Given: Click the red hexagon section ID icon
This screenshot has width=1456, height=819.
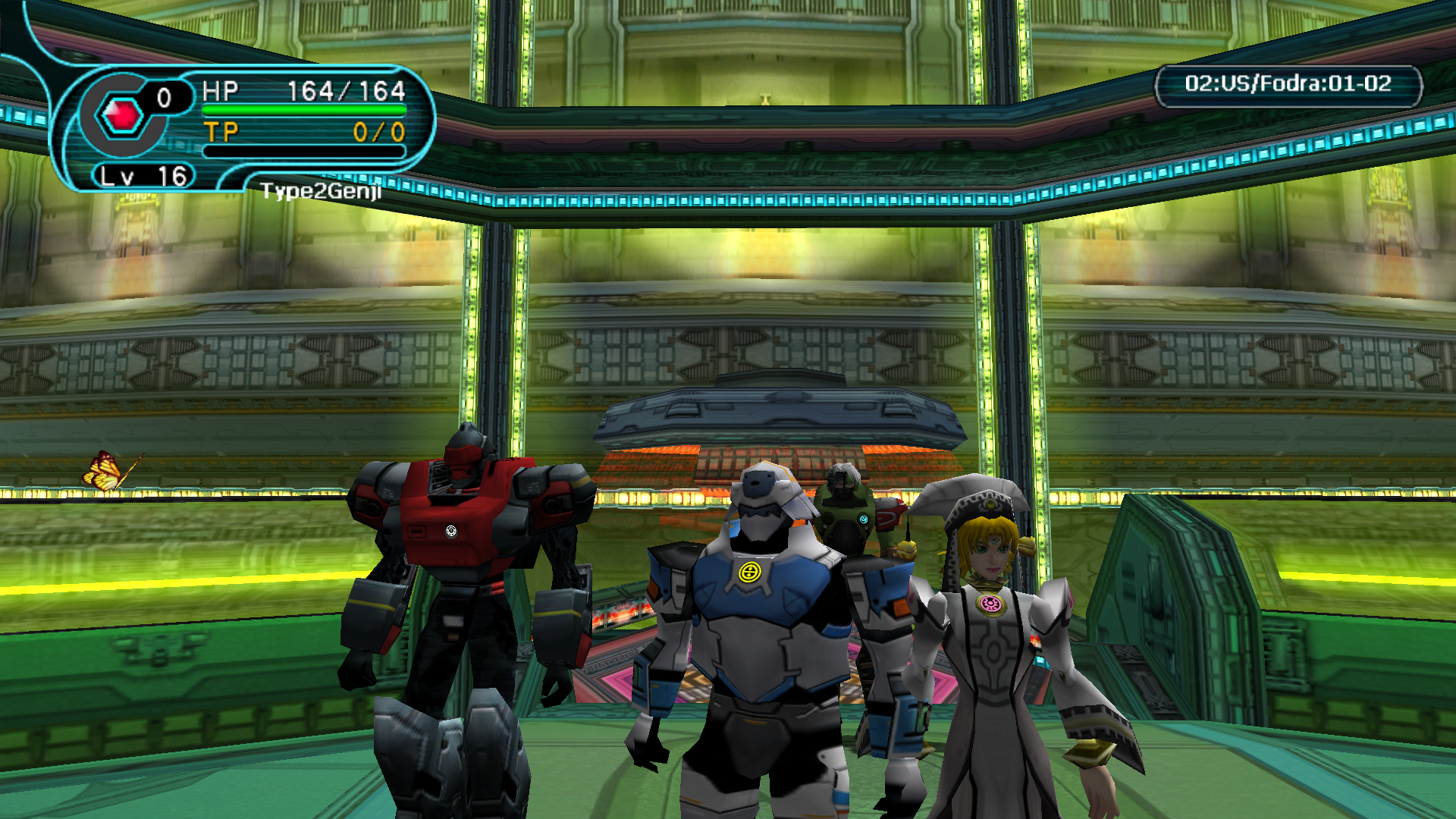Looking at the screenshot, I should pyautogui.click(x=121, y=116).
